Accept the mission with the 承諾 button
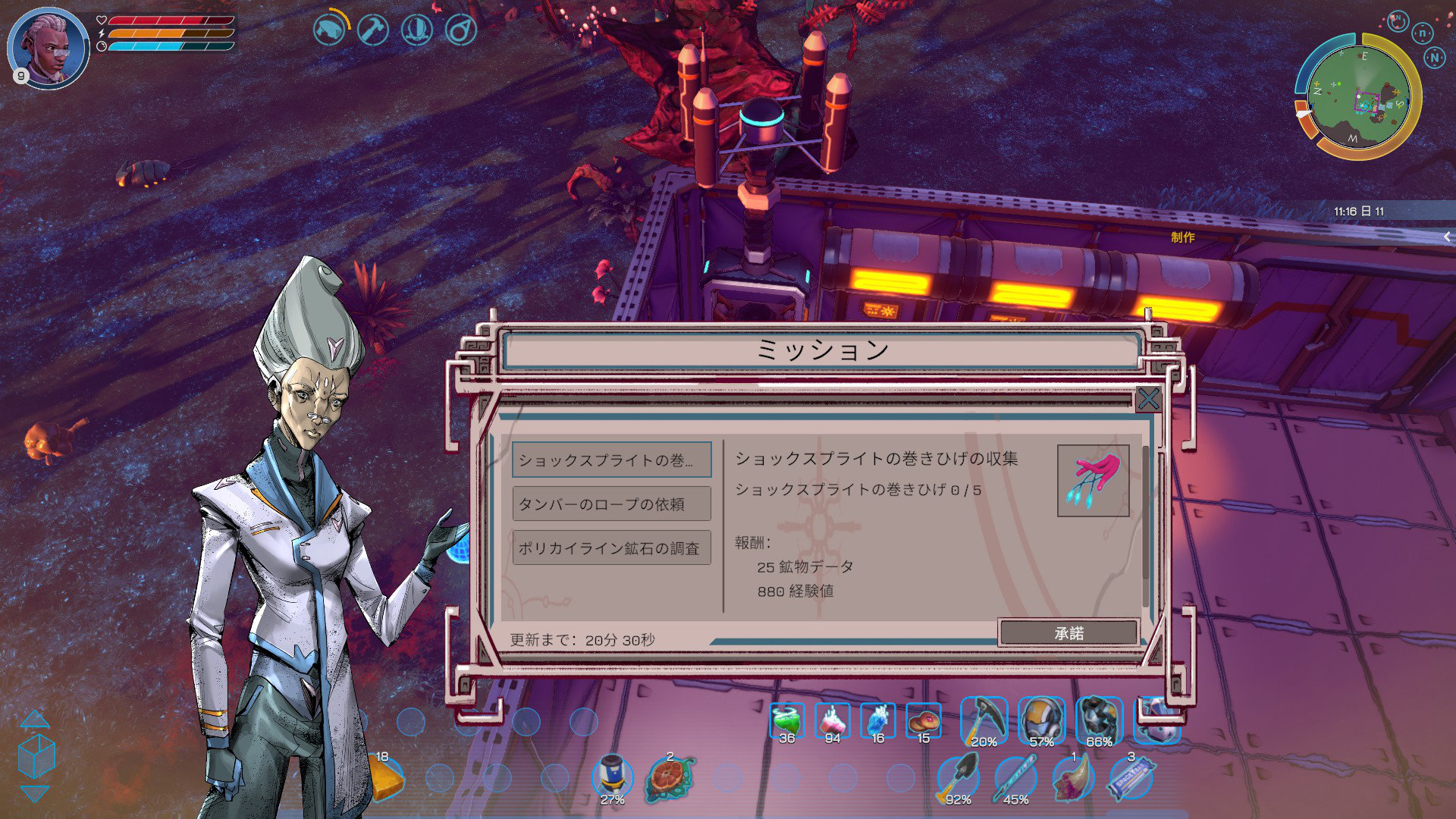 tap(1068, 632)
